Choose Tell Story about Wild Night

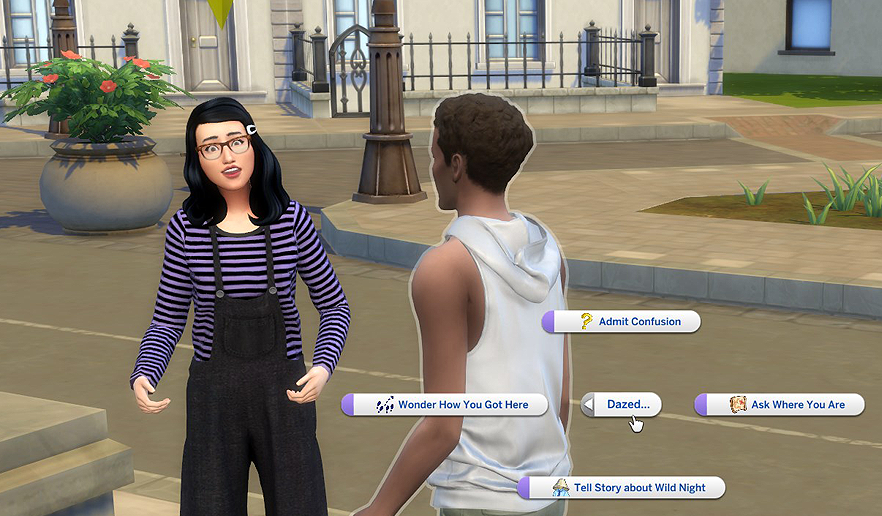(621, 488)
